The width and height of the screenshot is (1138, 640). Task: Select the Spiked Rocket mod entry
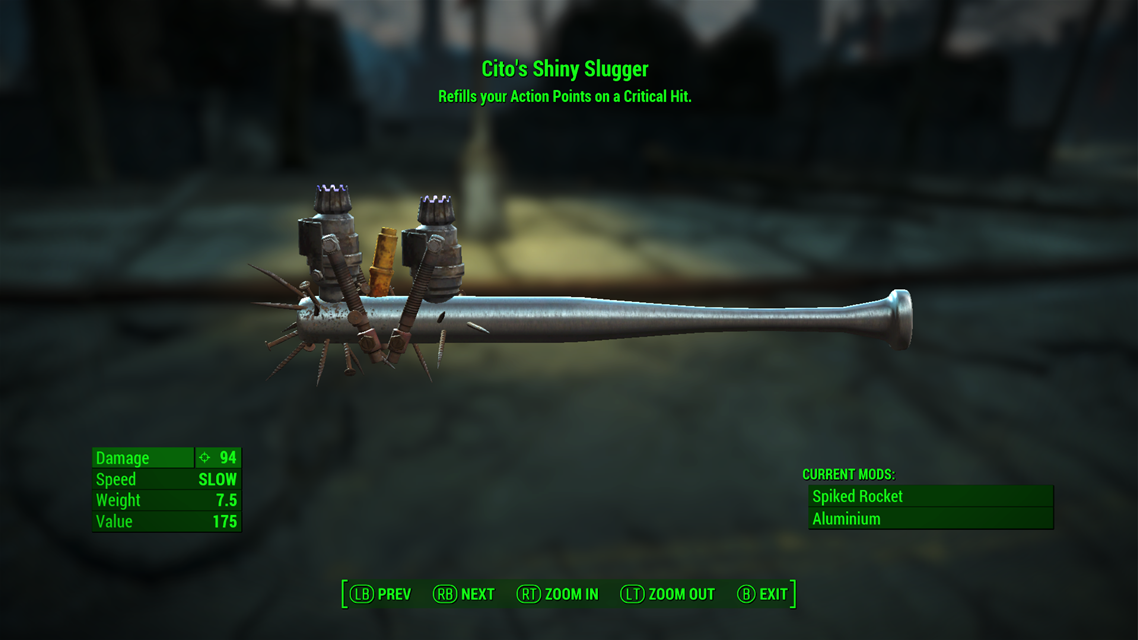pos(929,496)
